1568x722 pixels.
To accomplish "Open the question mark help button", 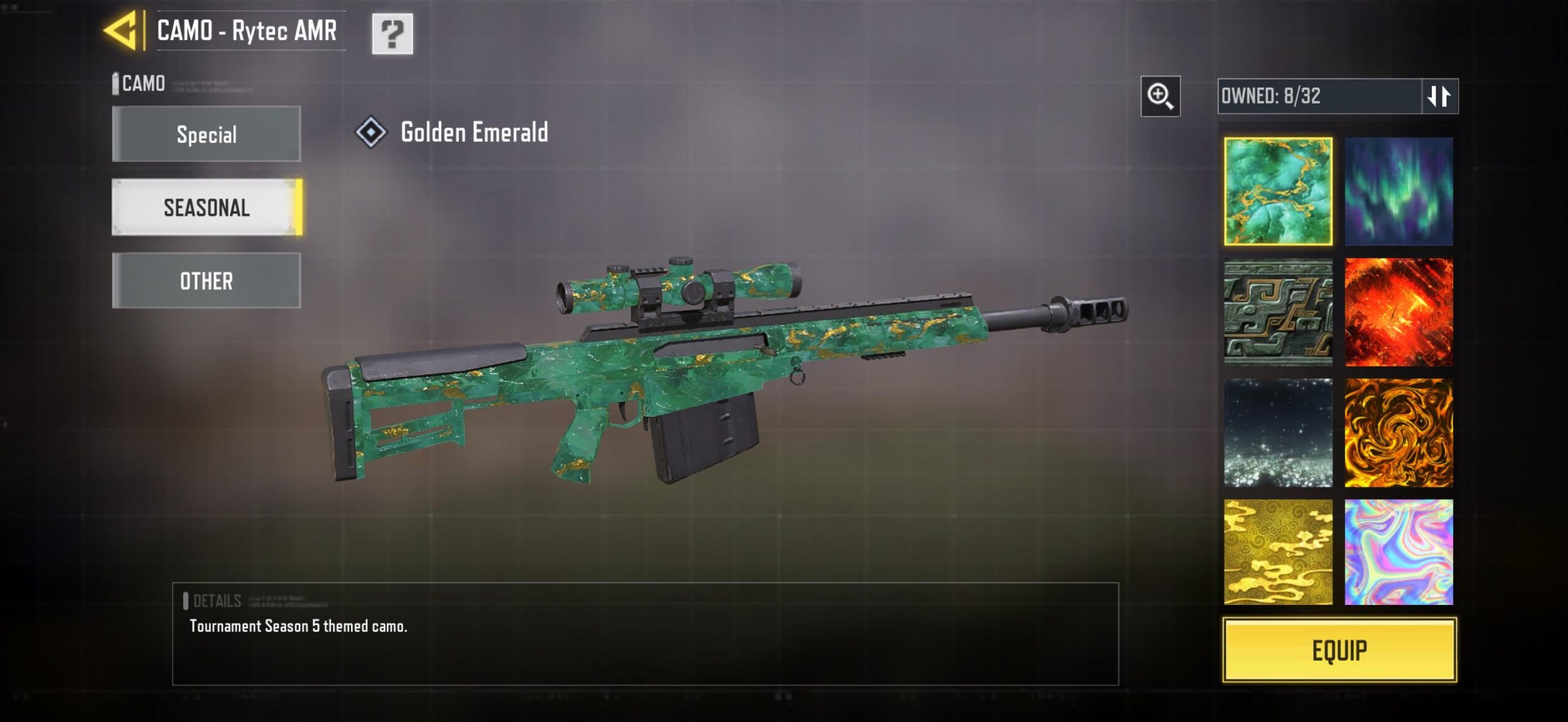I will click(x=392, y=34).
